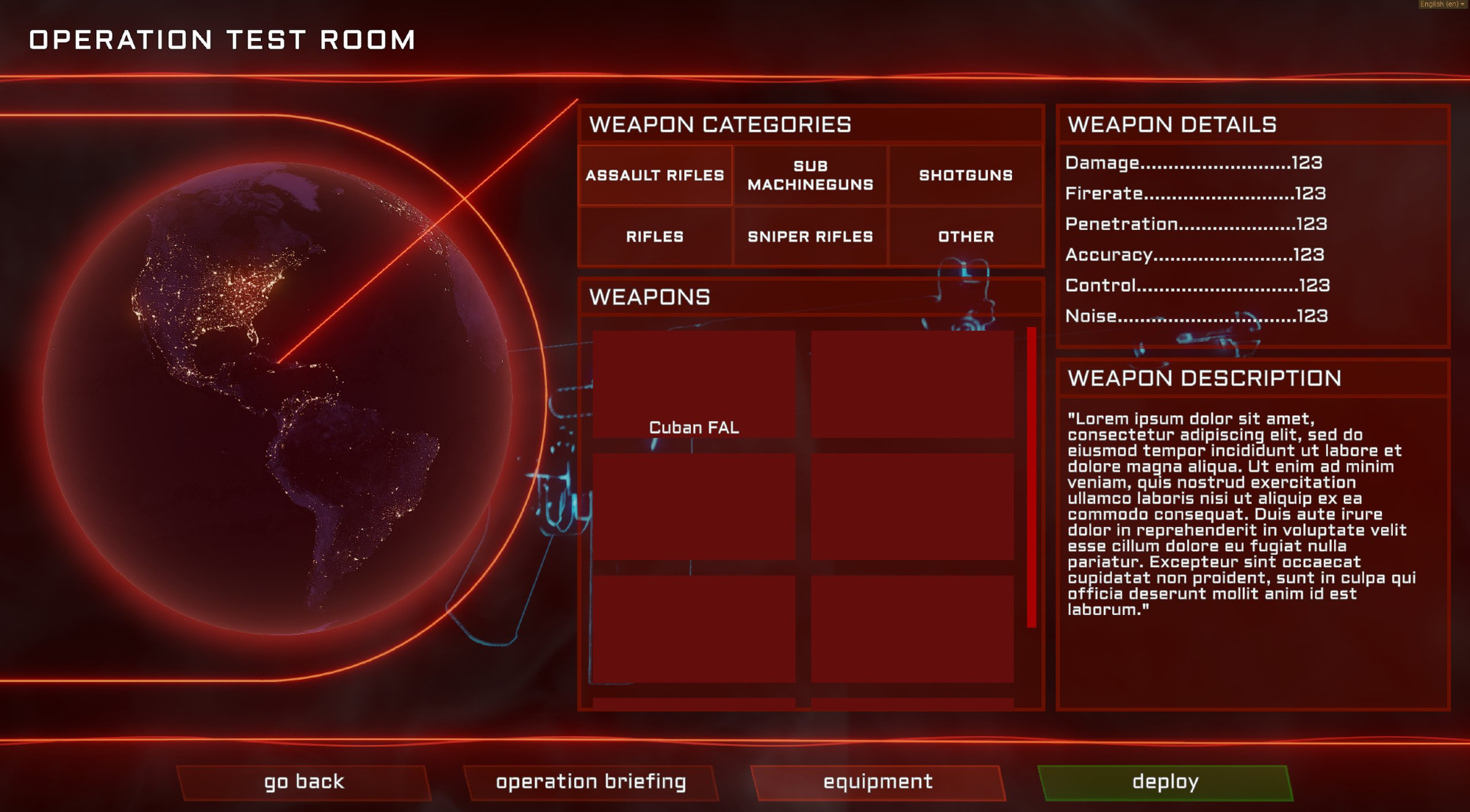Choose the Shotguns weapon category
The image size is (1470, 812).
point(966,176)
